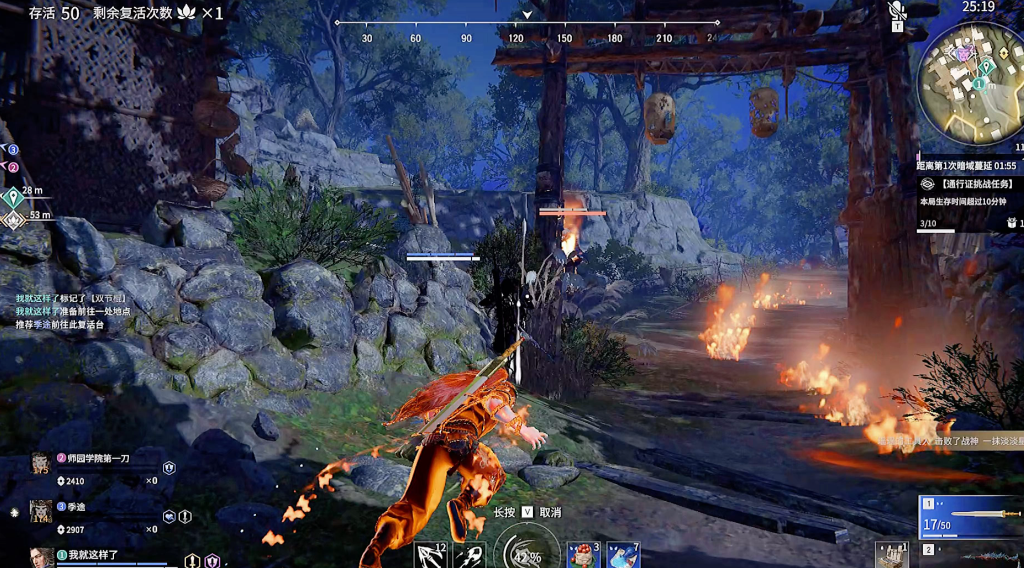Screen dimensions: 1024x568
Task: Click the teal waypoint marker on minimap
Action: [986, 66]
